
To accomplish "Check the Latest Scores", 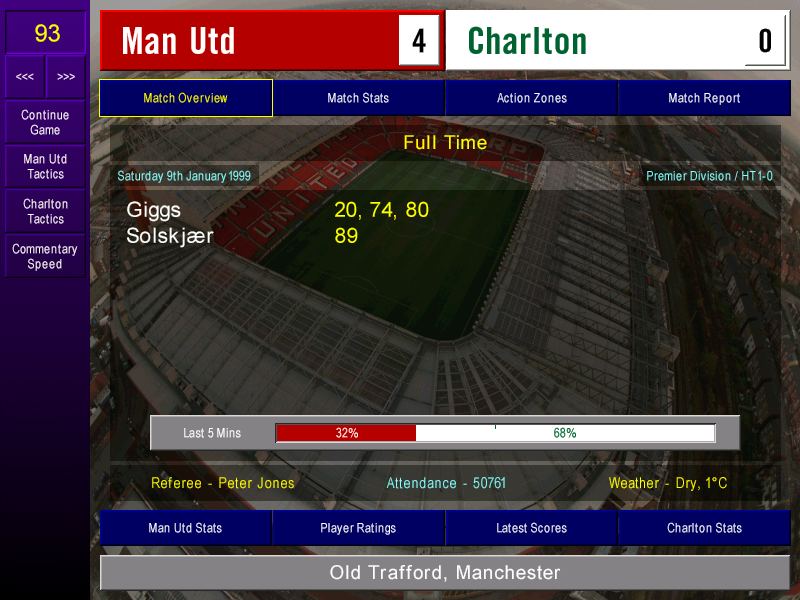I will [531, 528].
